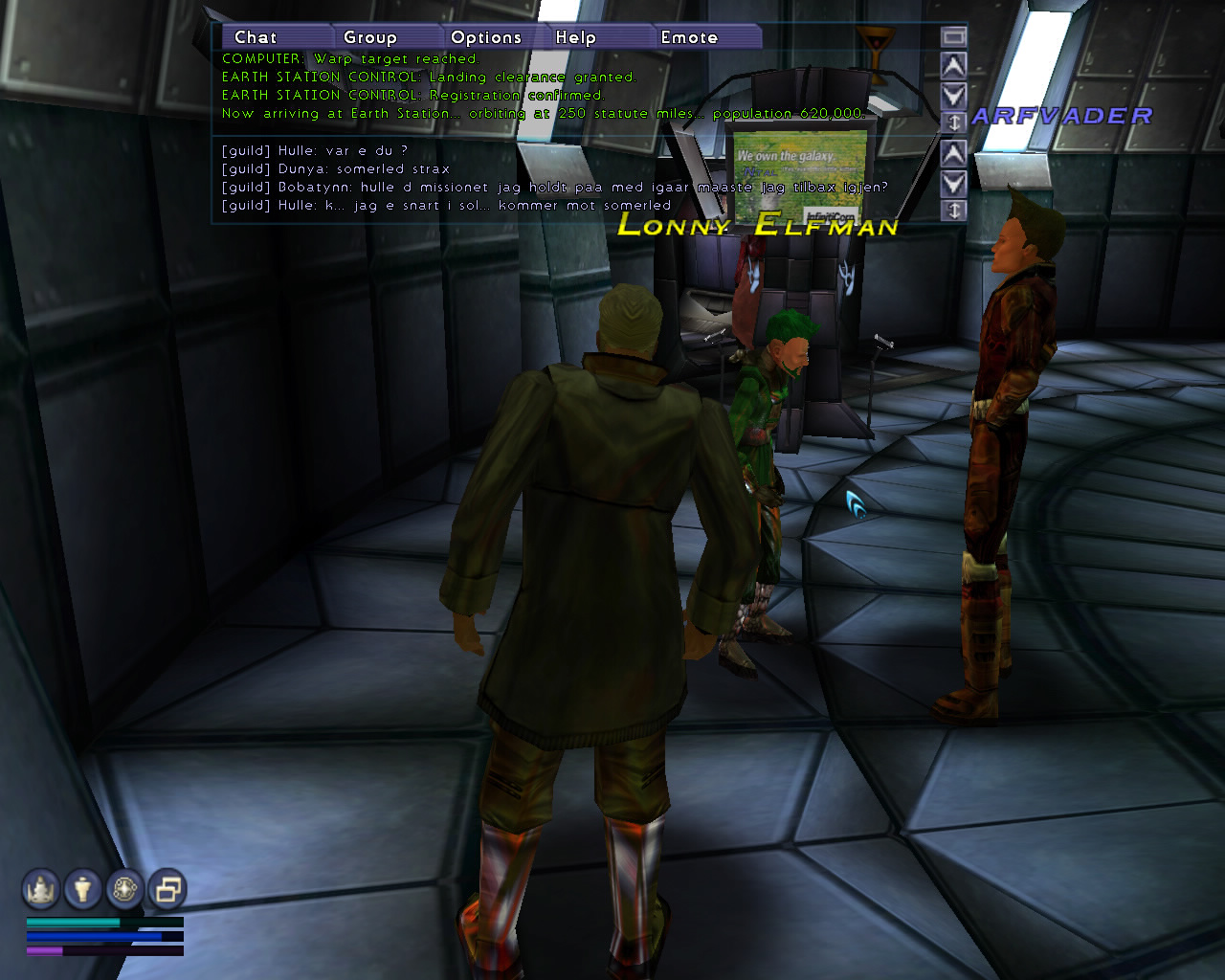The height and width of the screenshot is (980, 1225).
Task: Click the system log's up arrow
Action: click(x=953, y=66)
